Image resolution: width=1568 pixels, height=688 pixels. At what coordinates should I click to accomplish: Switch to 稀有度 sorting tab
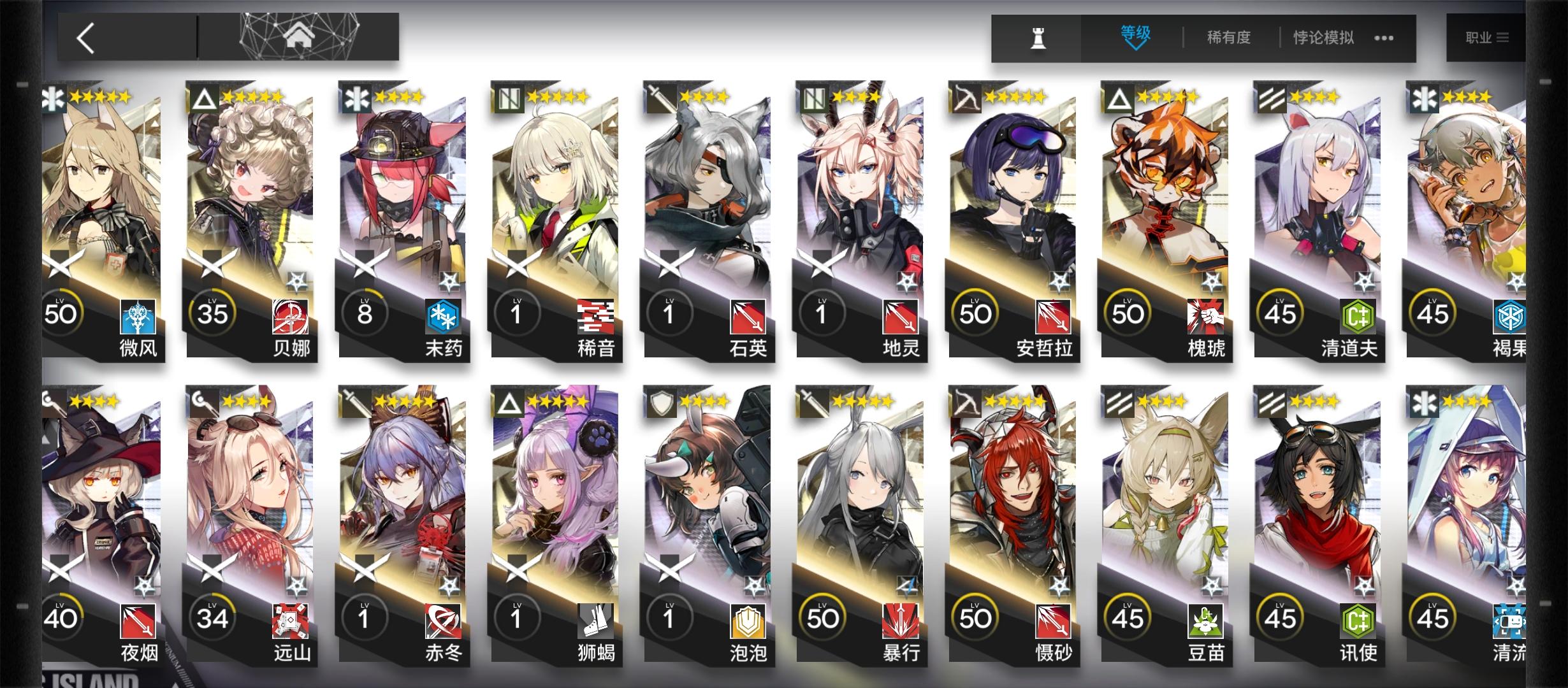[x=1228, y=37]
